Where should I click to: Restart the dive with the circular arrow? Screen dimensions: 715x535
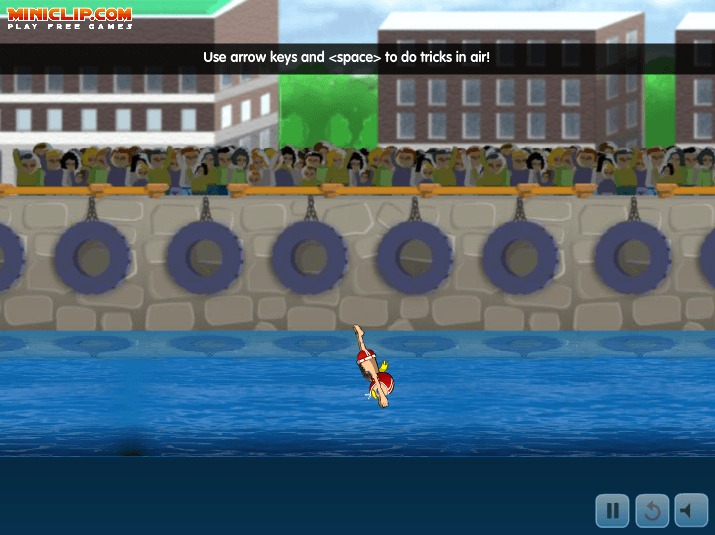[651, 510]
